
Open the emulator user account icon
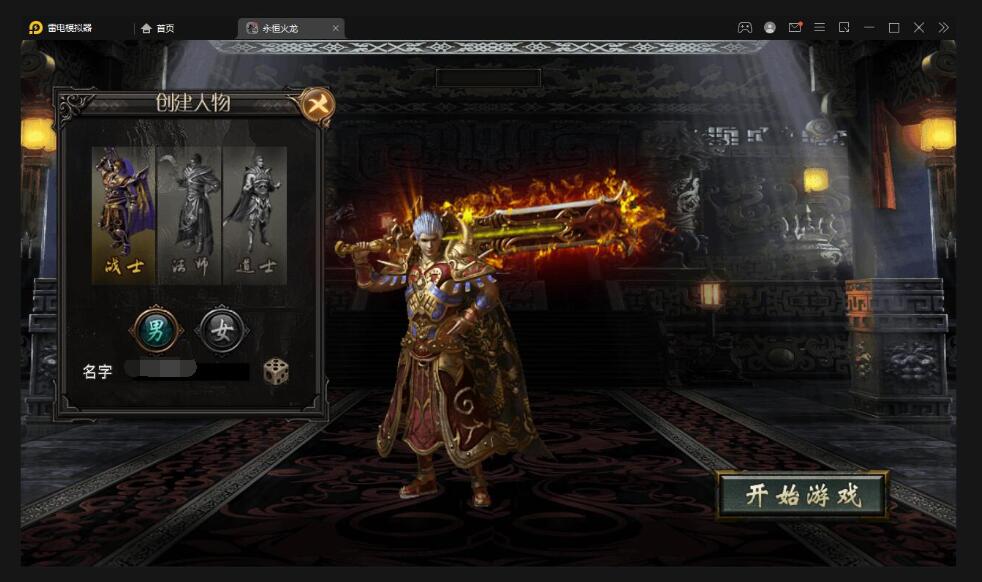pyautogui.click(x=770, y=28)
